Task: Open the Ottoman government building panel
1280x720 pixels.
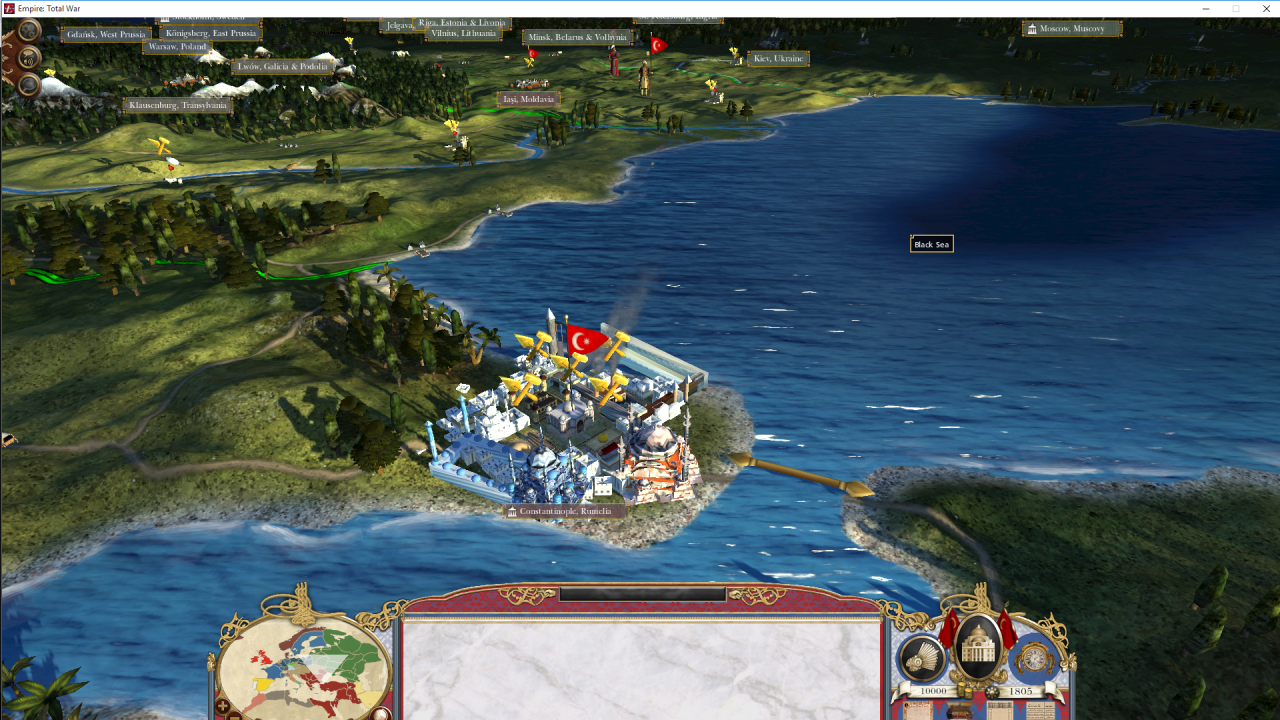Action: click(980, 652)
